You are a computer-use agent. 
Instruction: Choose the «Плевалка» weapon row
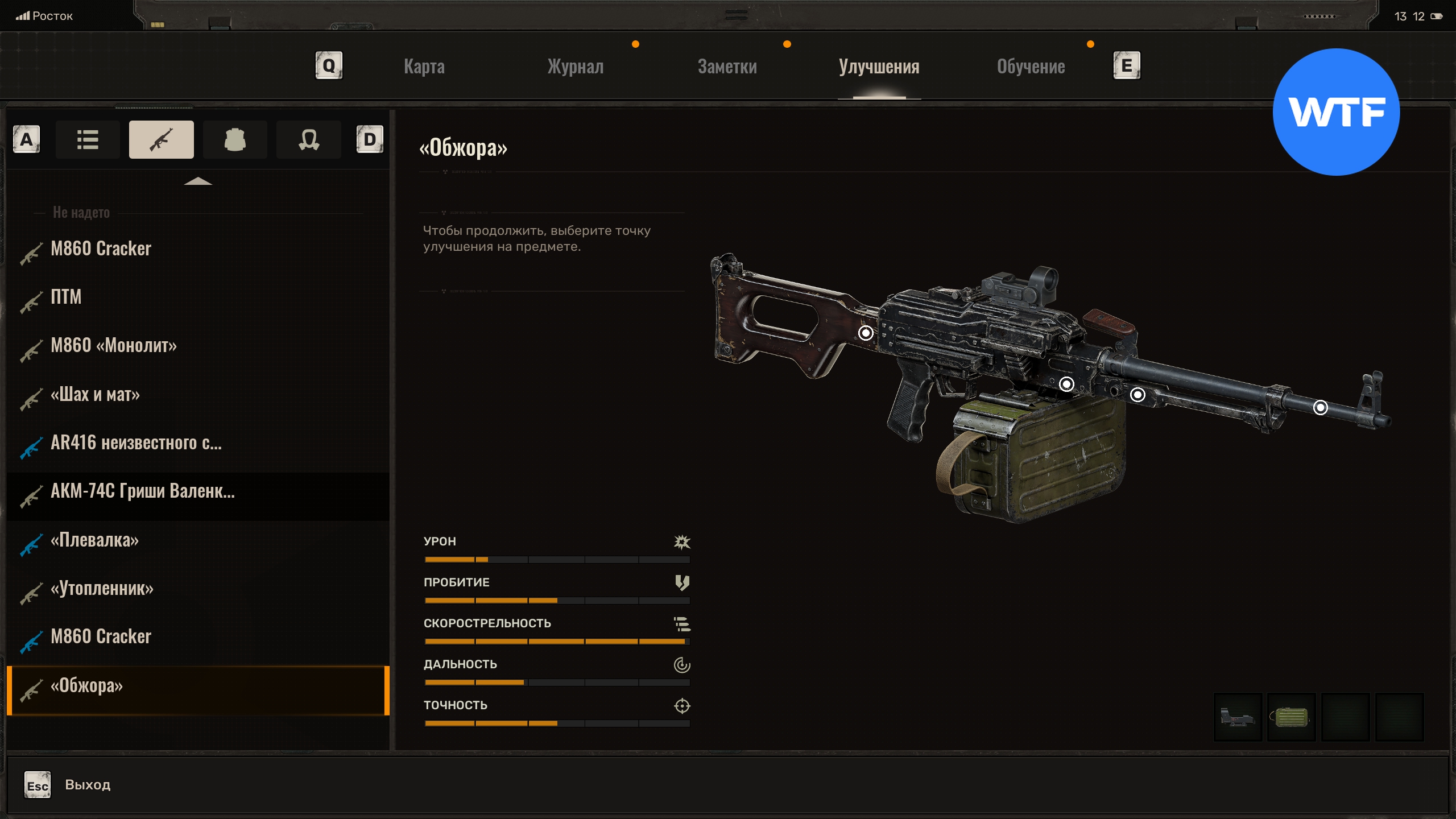pos(94,540)
